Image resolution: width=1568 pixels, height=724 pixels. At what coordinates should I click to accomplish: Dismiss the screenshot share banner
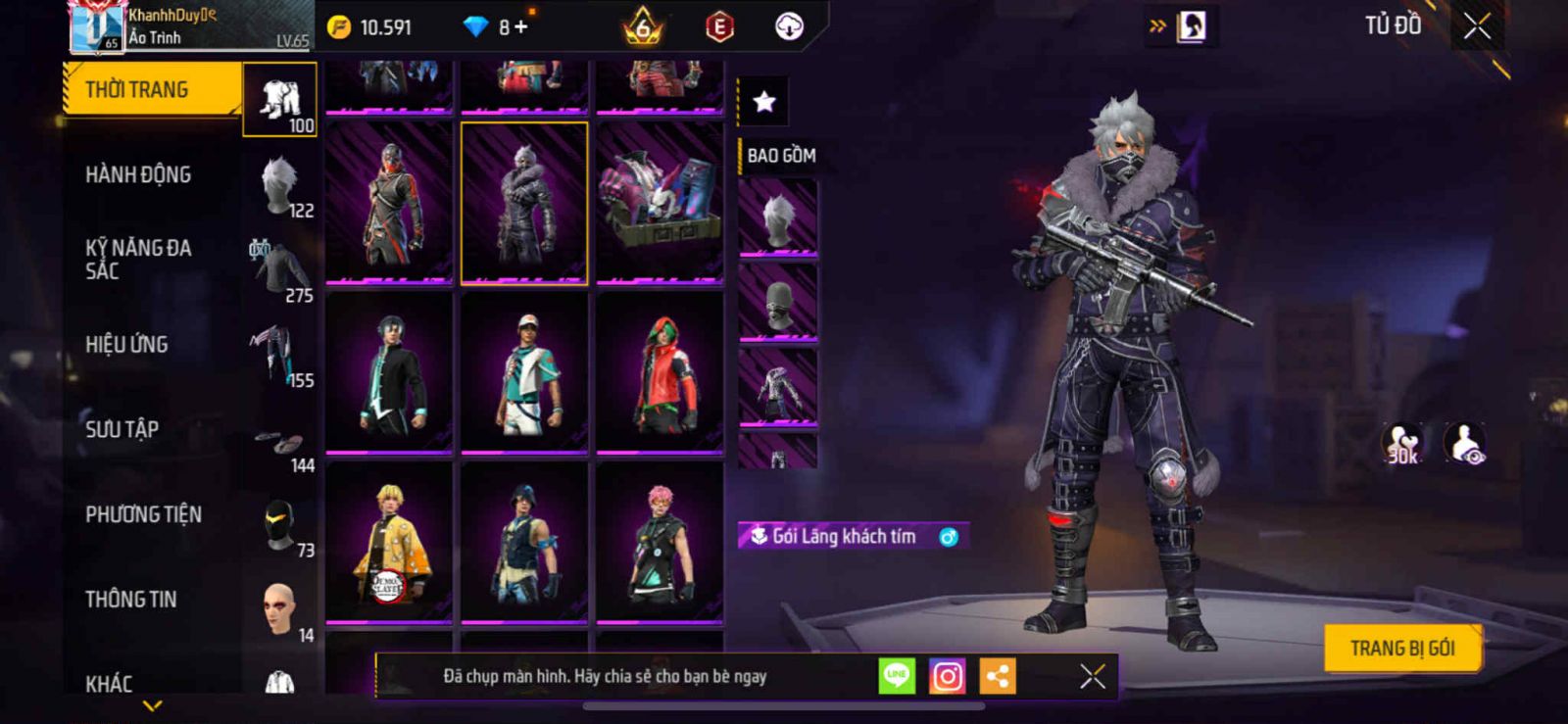click(1092, 676)
